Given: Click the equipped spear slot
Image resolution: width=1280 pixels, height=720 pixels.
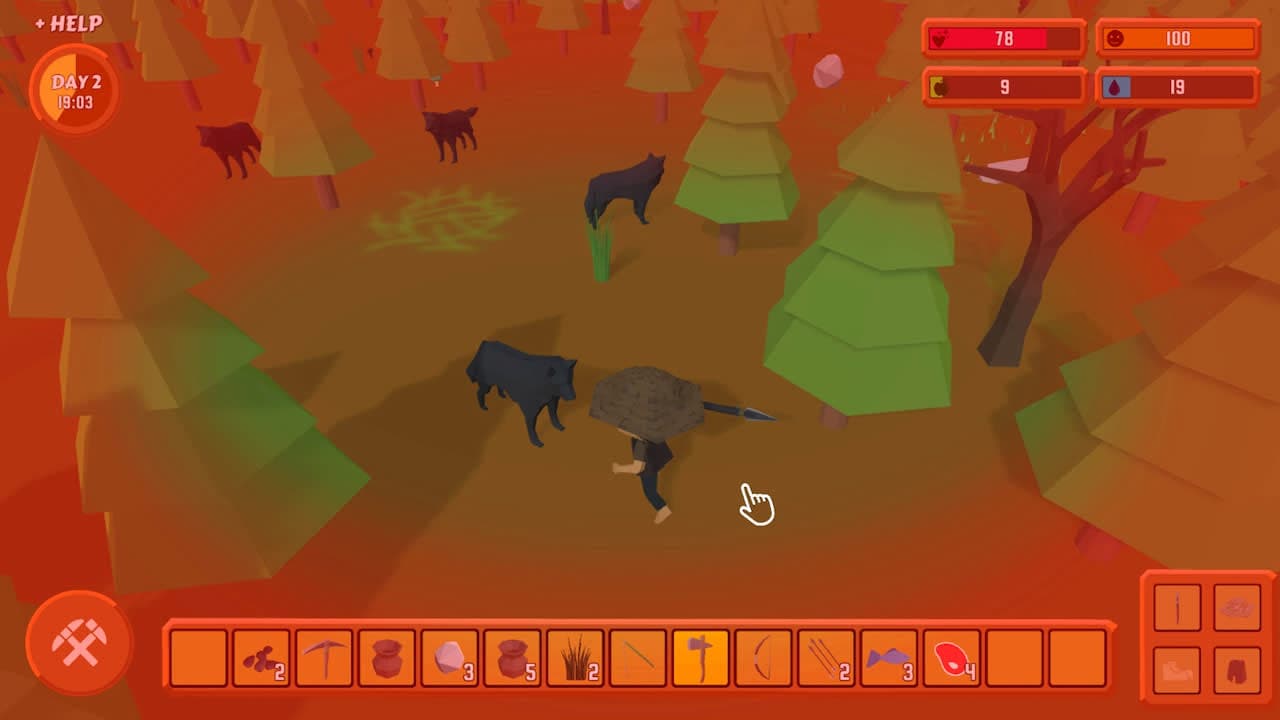Looking at the screenshot, I should coord(1177,608).
